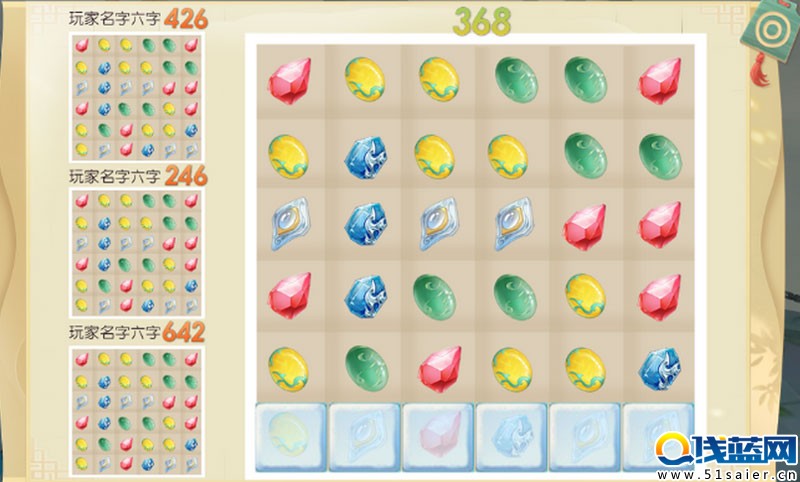Select the blue gem sitting on the ice

click(x=659, y=367)
